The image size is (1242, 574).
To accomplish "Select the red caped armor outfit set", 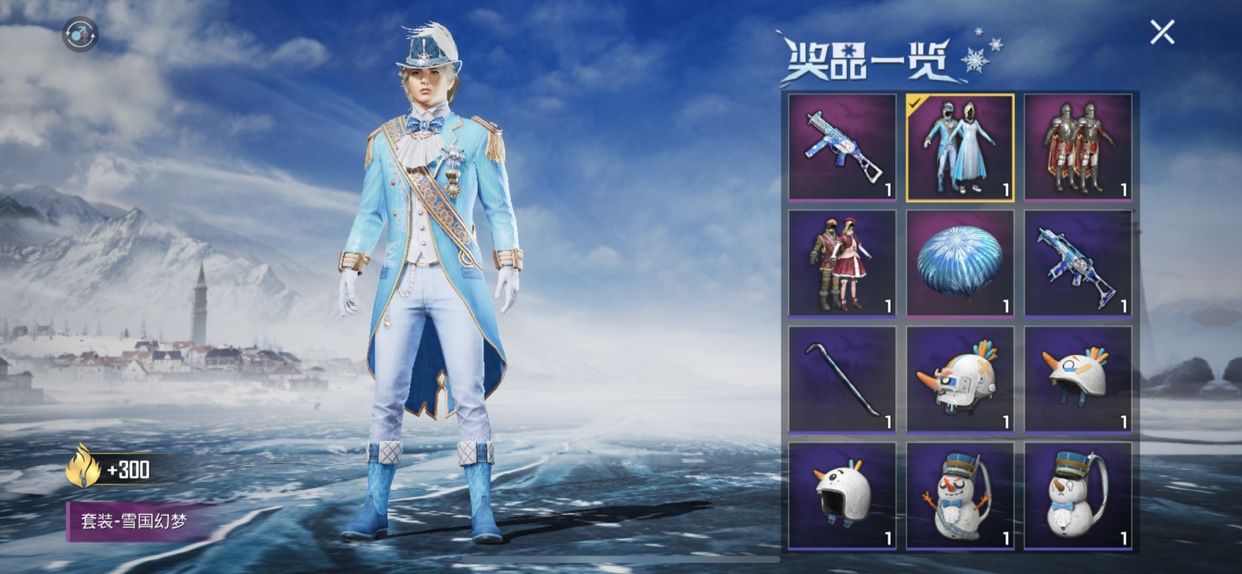I will click(x=1078, y=146).
